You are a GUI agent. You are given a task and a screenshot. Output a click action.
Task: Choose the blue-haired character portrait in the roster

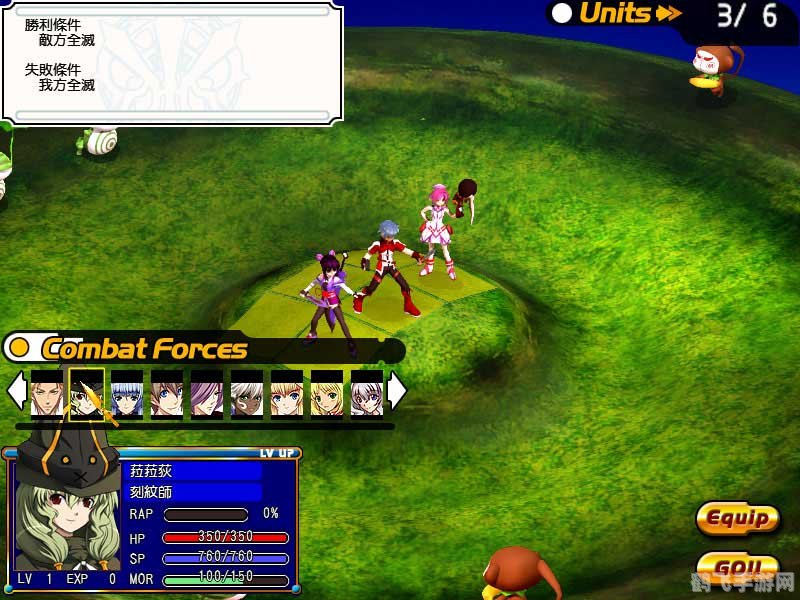pyautogui.click(x=127, y=392)
